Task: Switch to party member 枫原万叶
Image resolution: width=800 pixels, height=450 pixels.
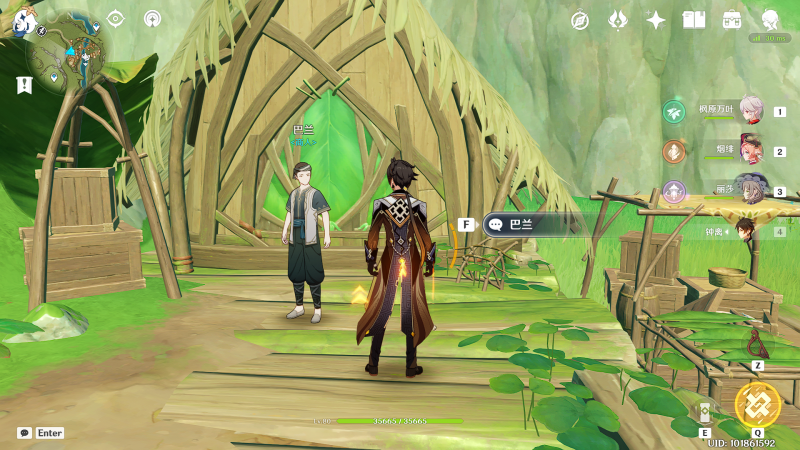Action: click(x=752, y=111)
